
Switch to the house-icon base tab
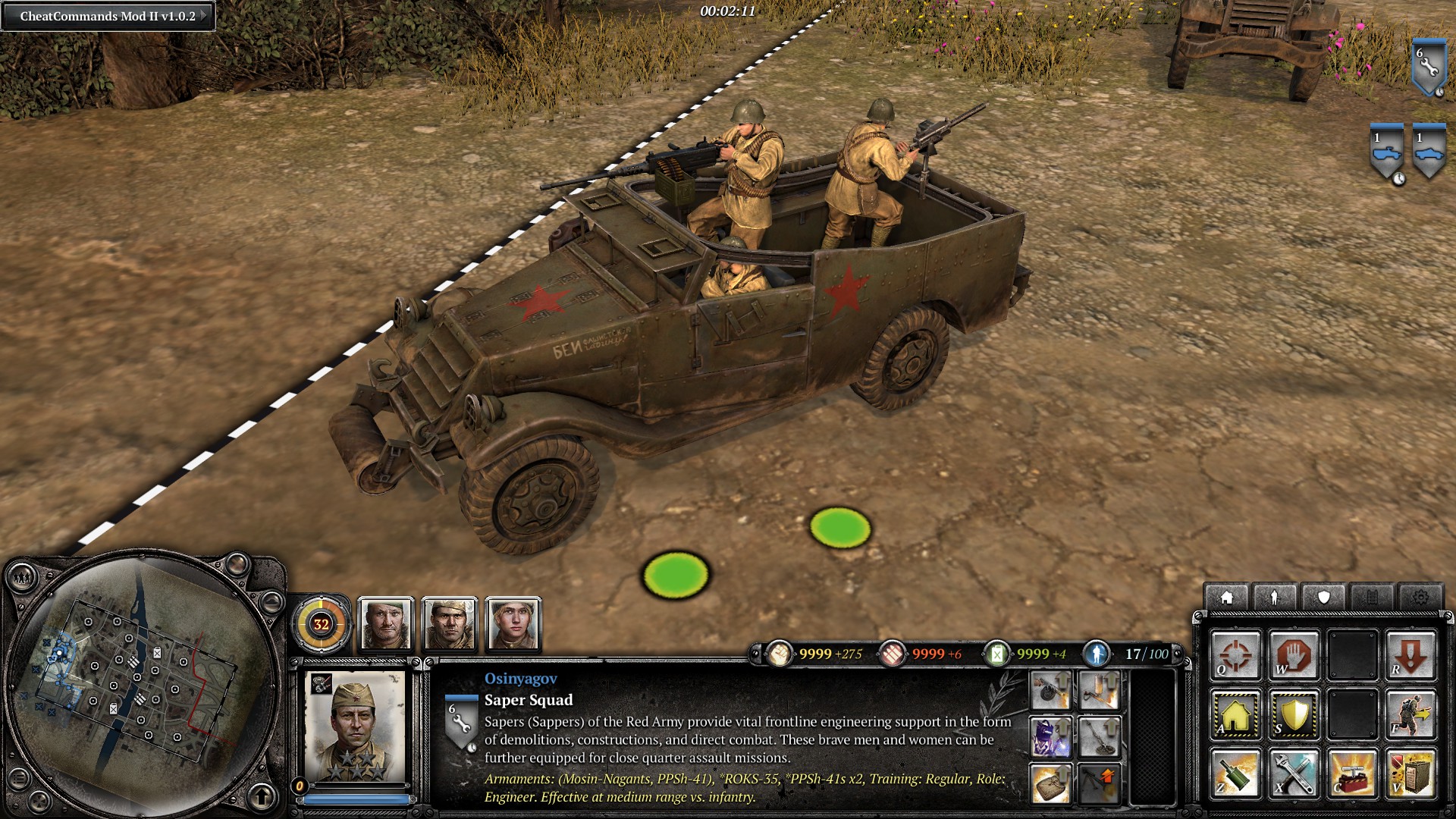1226,598
